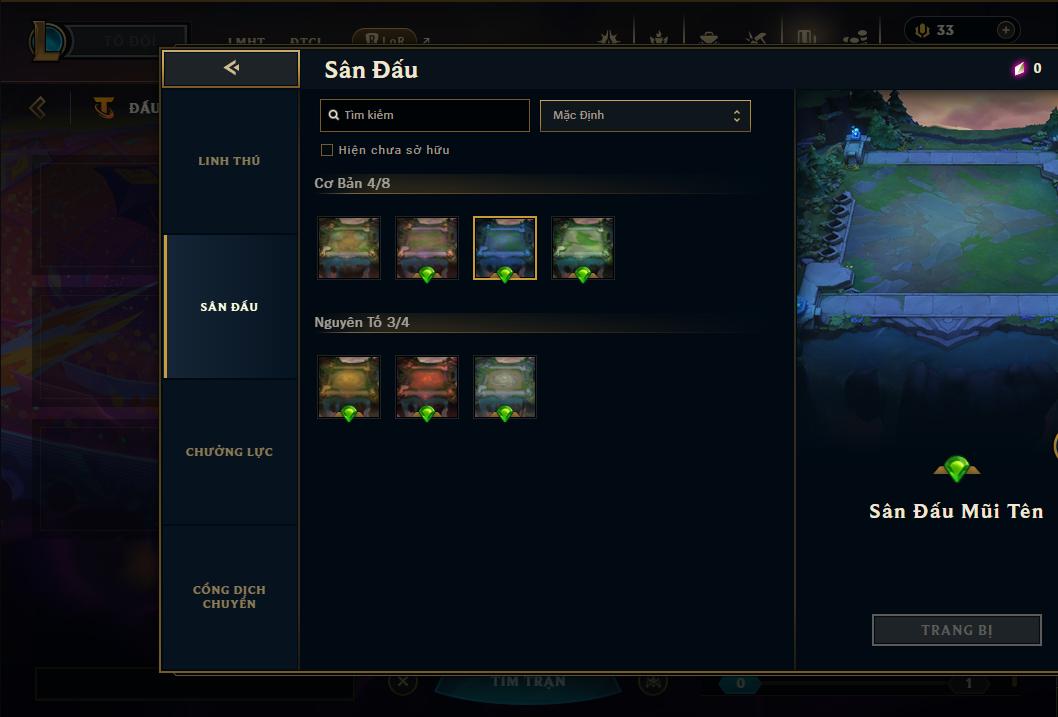Screen dimensions: 1058x717
Task: Open the Linh Thú tab
Action: pos(229,161)
